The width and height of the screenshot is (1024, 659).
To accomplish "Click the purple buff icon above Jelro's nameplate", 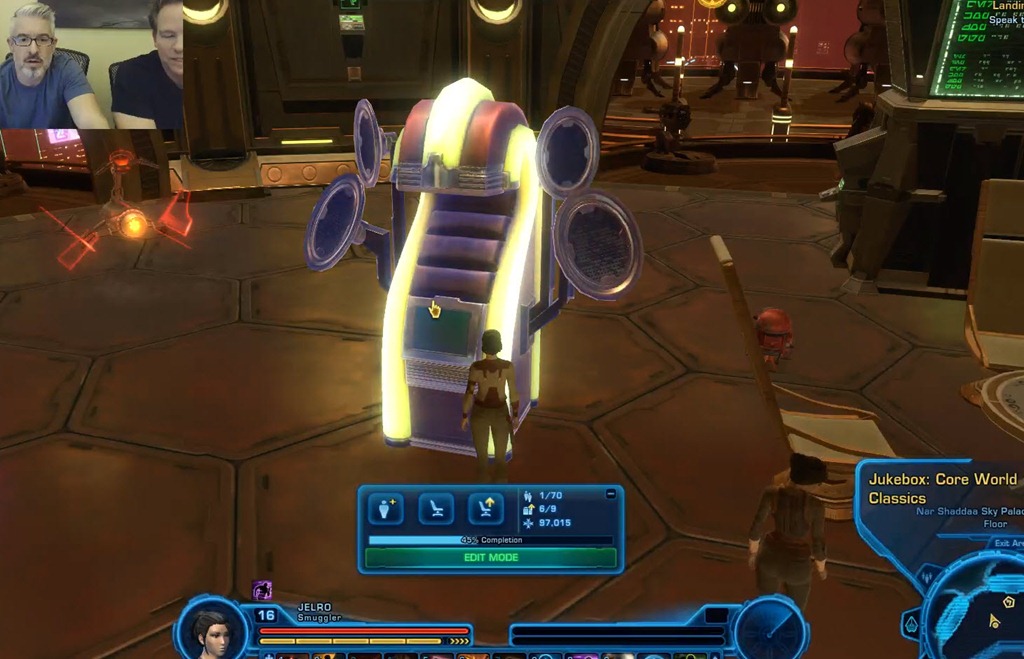I will 262,590.
